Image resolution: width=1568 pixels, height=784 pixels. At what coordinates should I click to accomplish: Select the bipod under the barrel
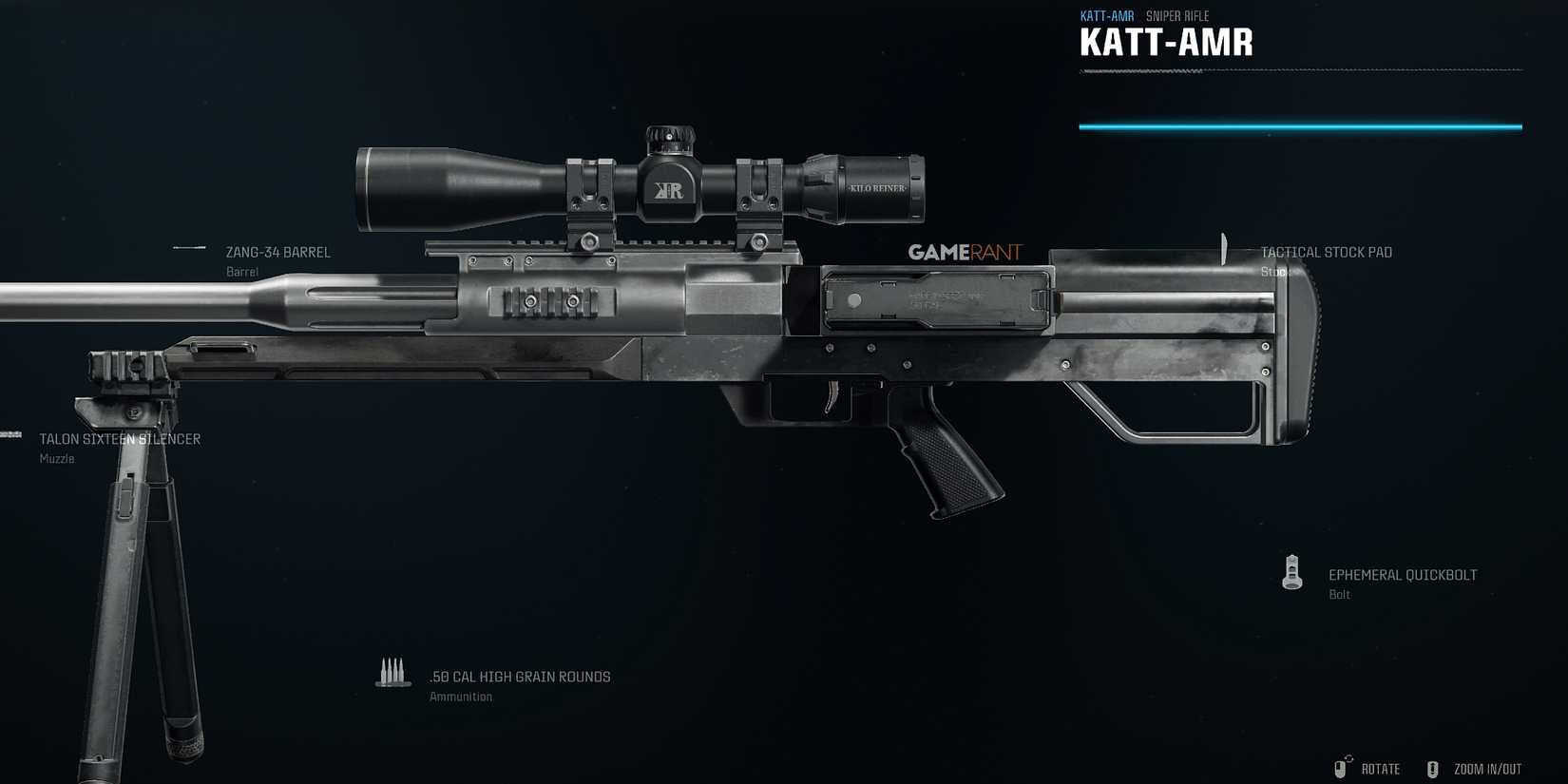point(143,570)
